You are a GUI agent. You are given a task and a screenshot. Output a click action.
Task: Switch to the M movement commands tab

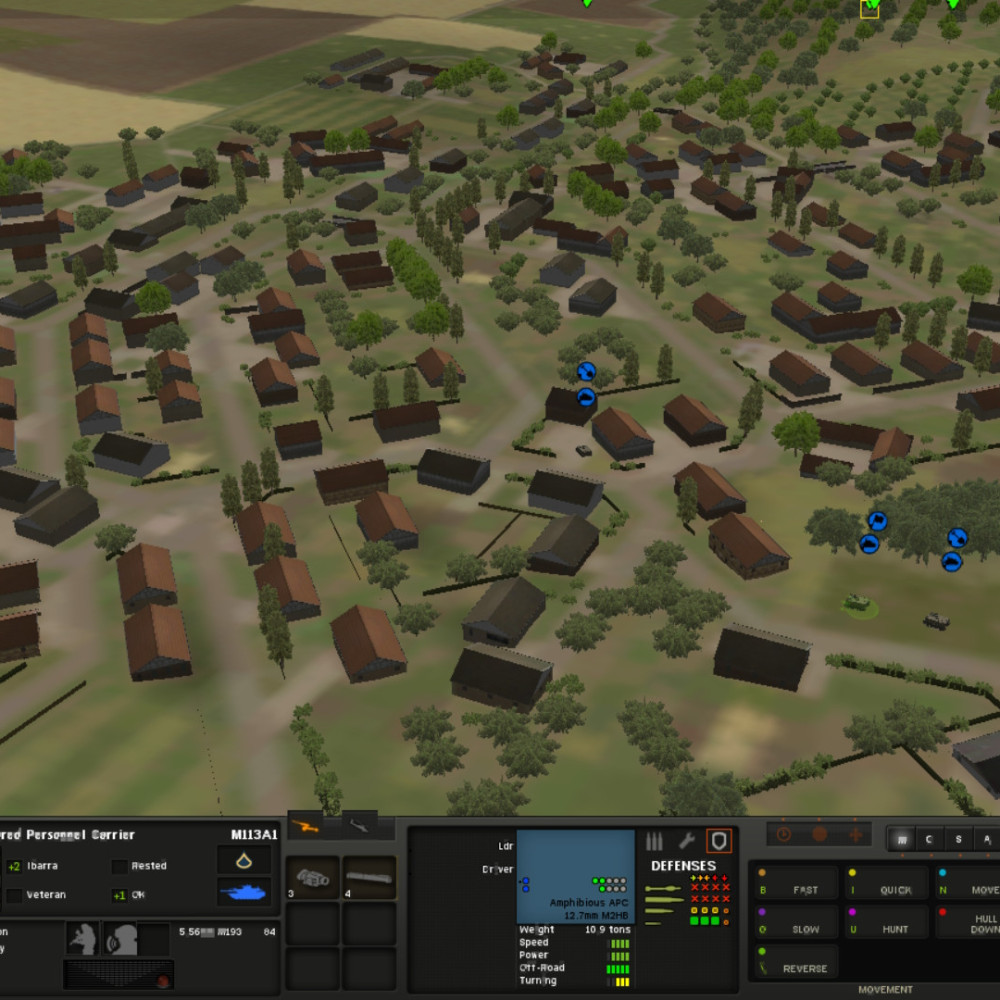coord(902,839)
